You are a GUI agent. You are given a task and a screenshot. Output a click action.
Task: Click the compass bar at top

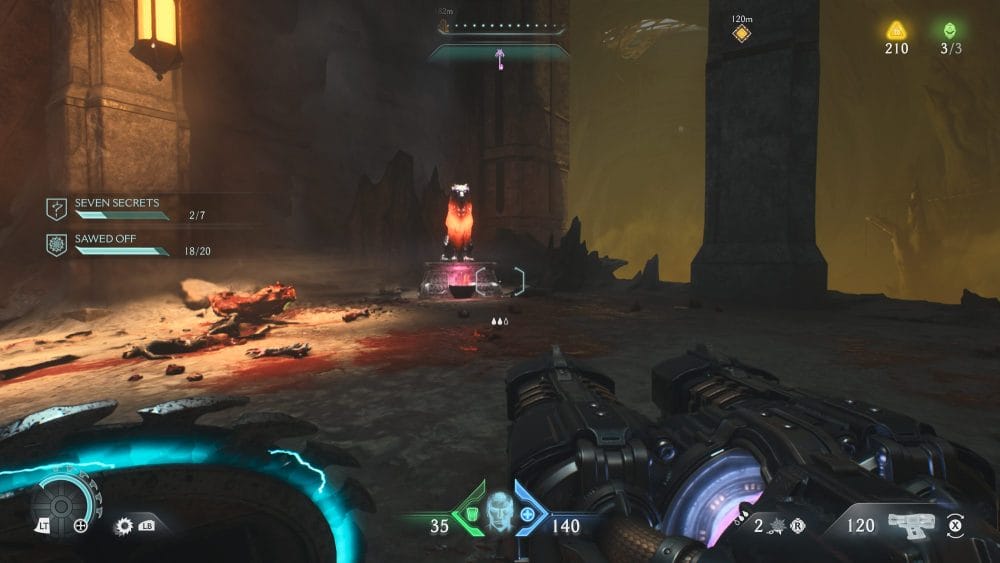click(x=499, y=30)
